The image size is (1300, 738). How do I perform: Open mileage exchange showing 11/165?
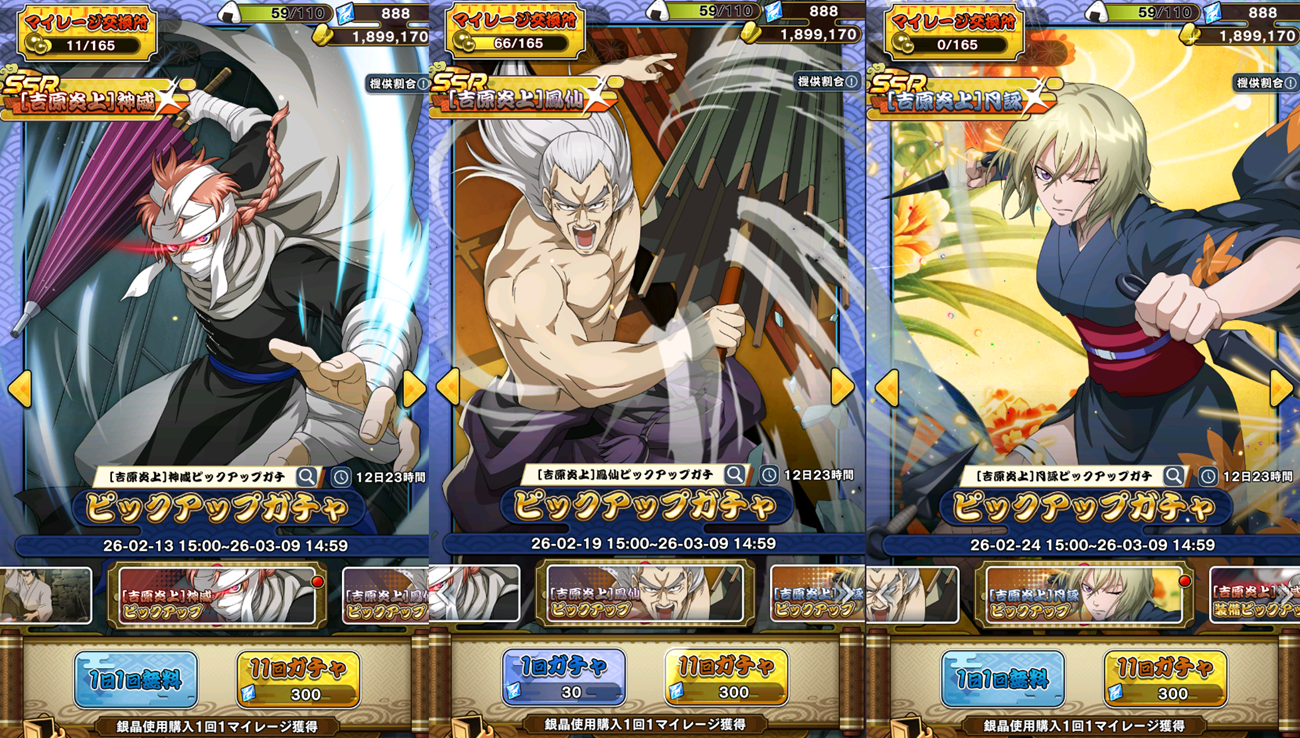[87, 33]
